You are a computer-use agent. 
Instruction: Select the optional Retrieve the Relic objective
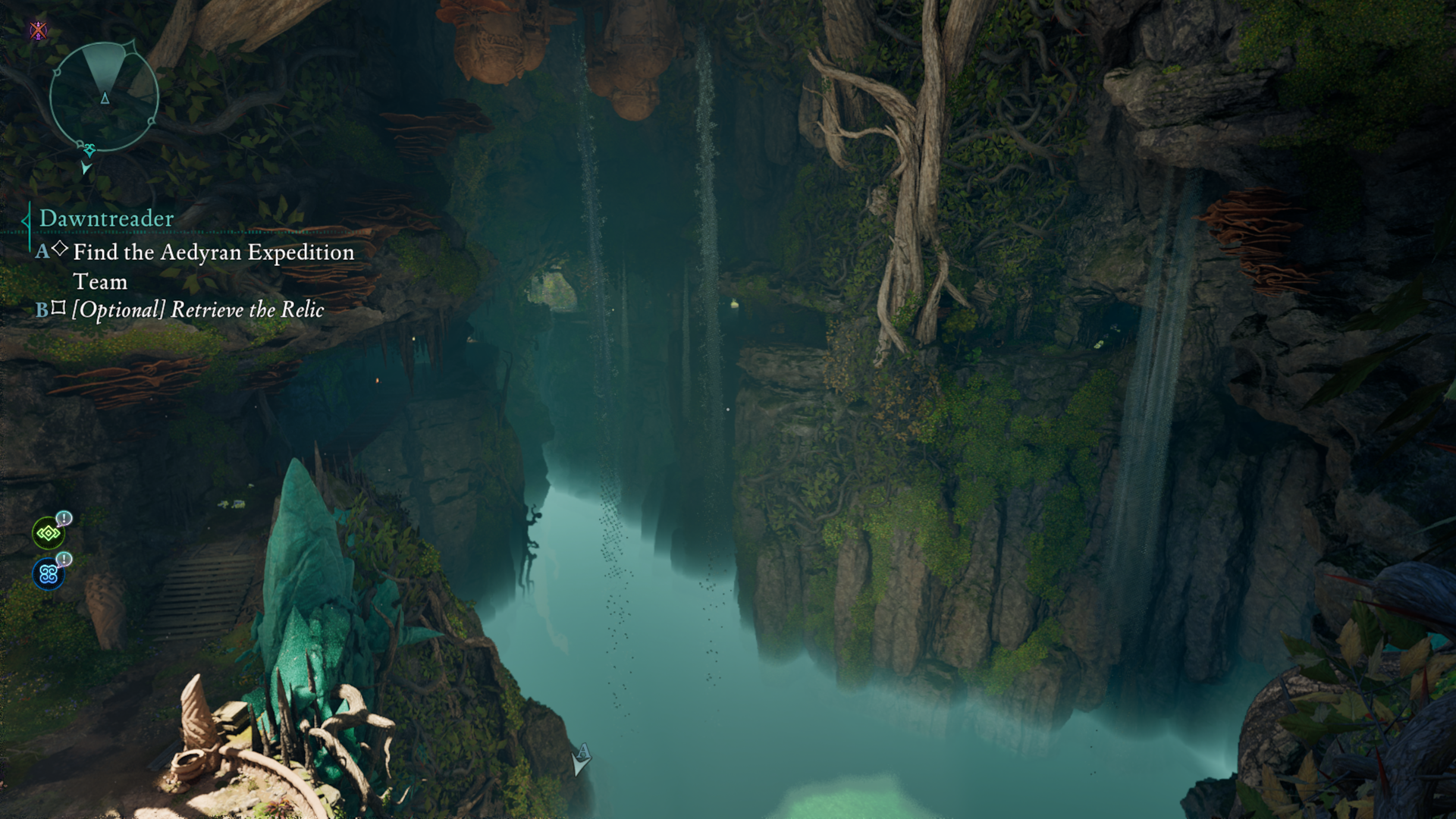pos(197,309)
